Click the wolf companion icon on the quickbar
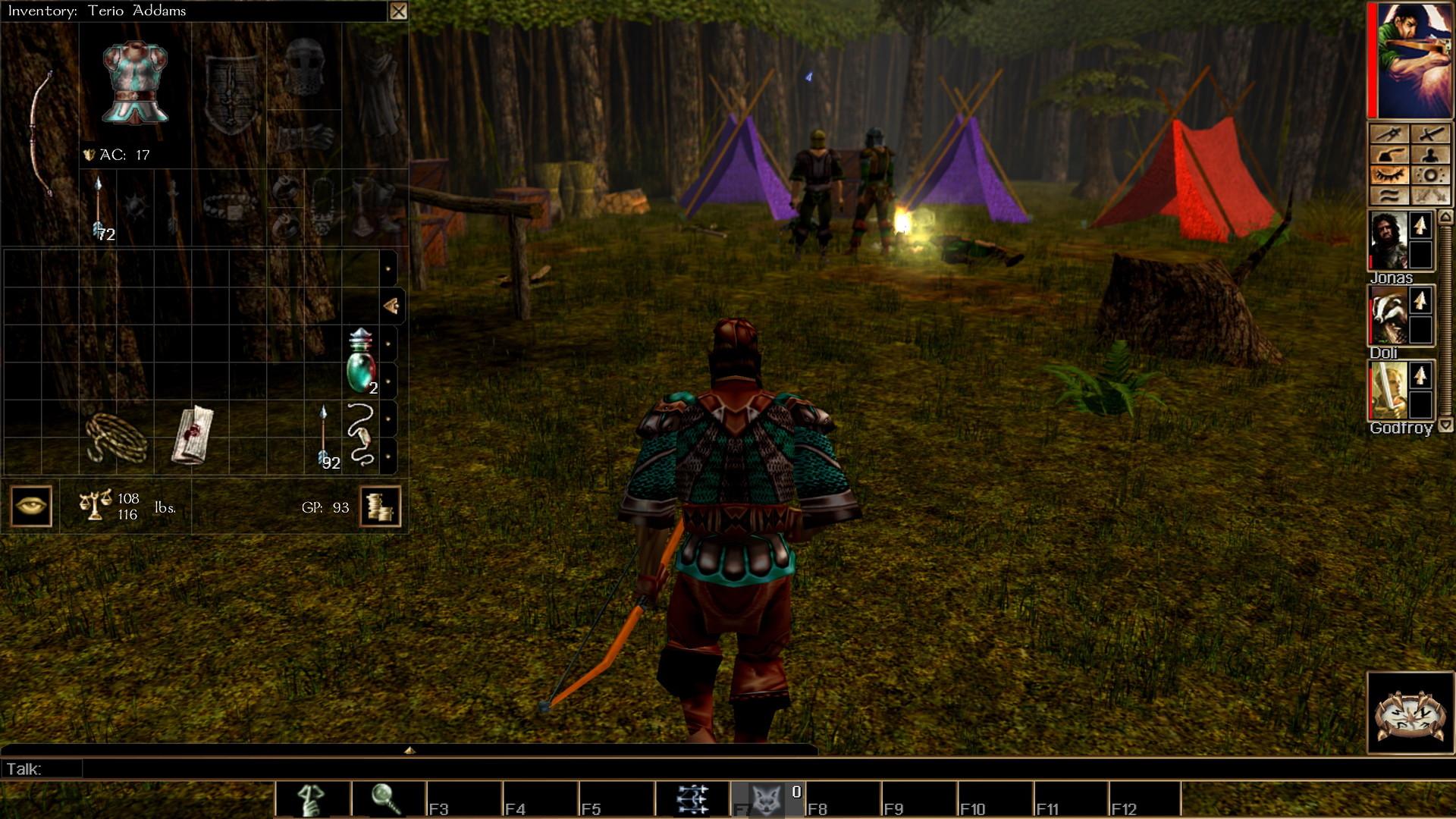 point(768,797)
